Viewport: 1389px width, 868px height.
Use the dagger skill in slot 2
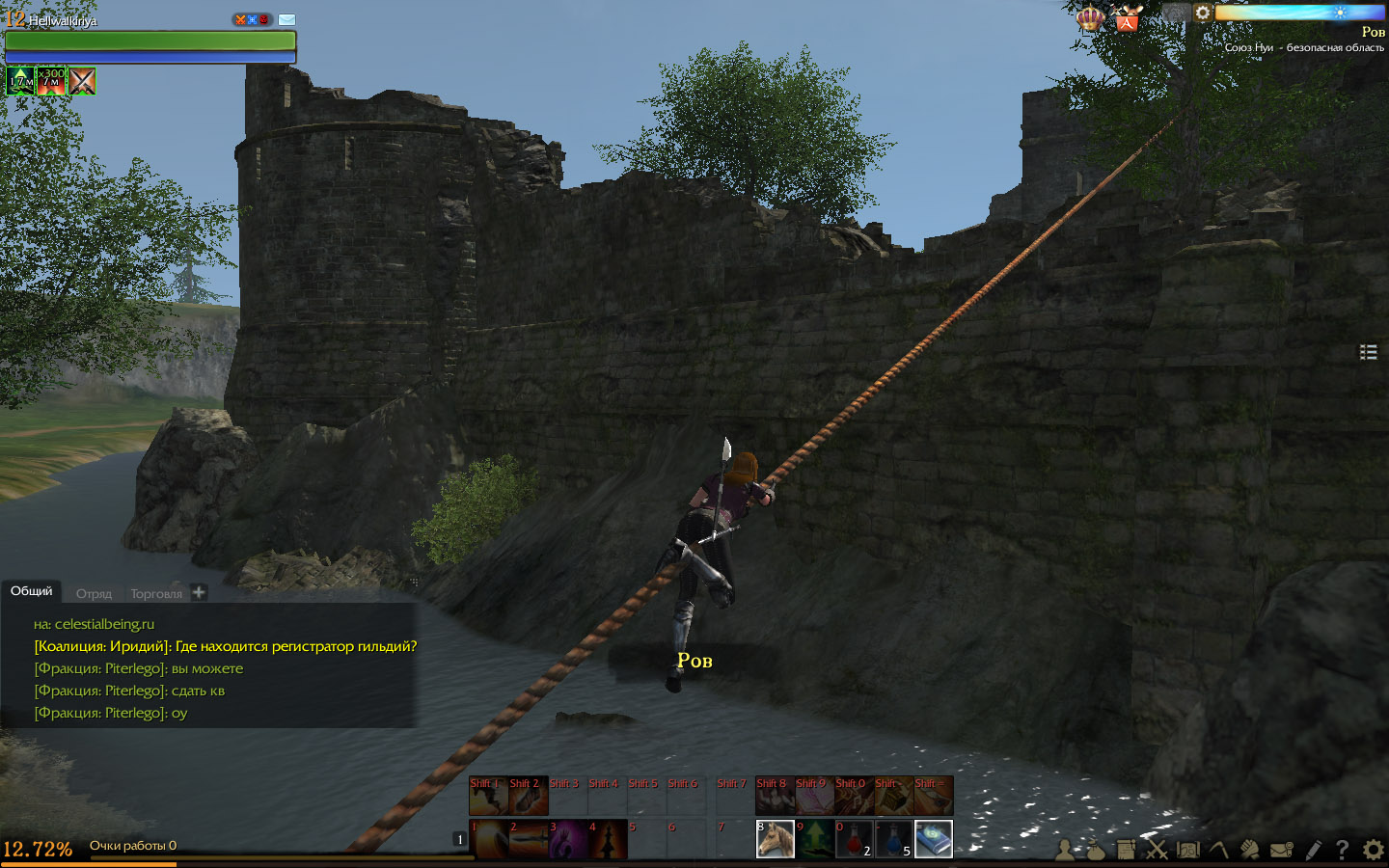click(529, 839)
